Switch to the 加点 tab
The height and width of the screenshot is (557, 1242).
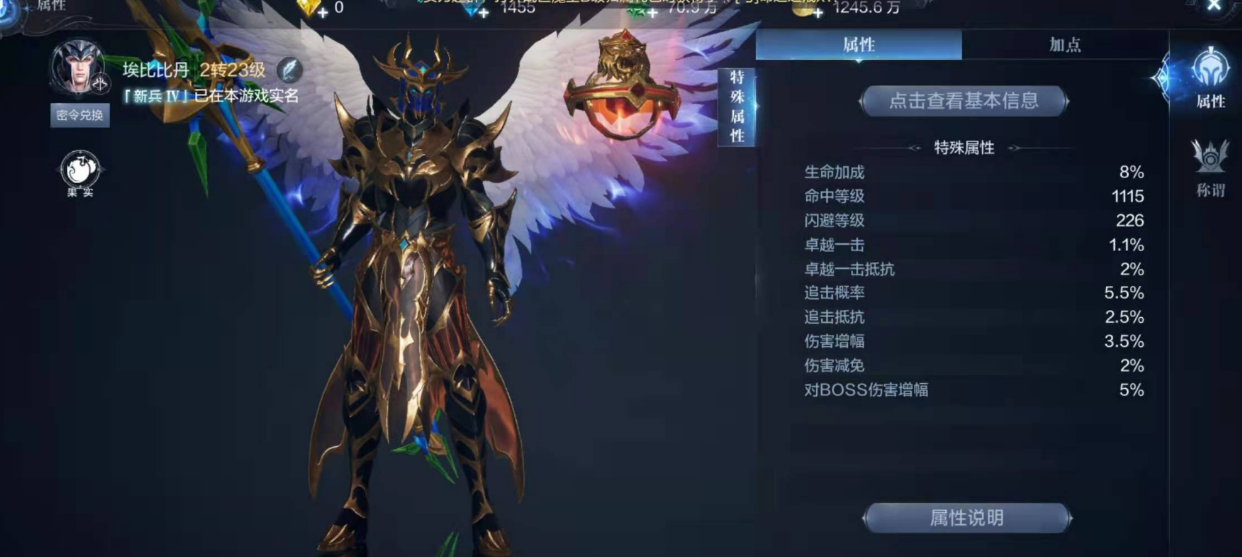[x=1064, y=45]
